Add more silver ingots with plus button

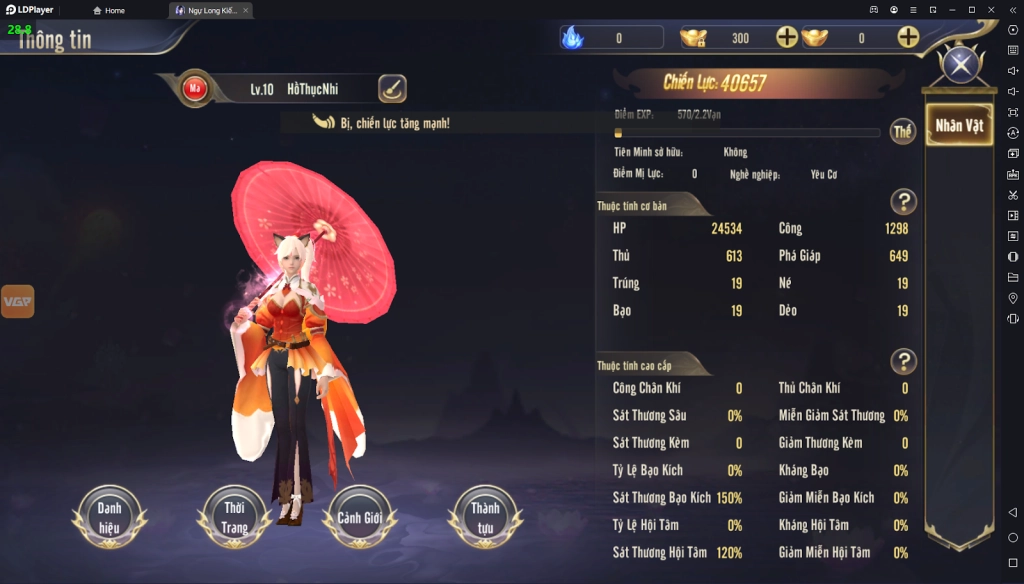tap(908, 38)
